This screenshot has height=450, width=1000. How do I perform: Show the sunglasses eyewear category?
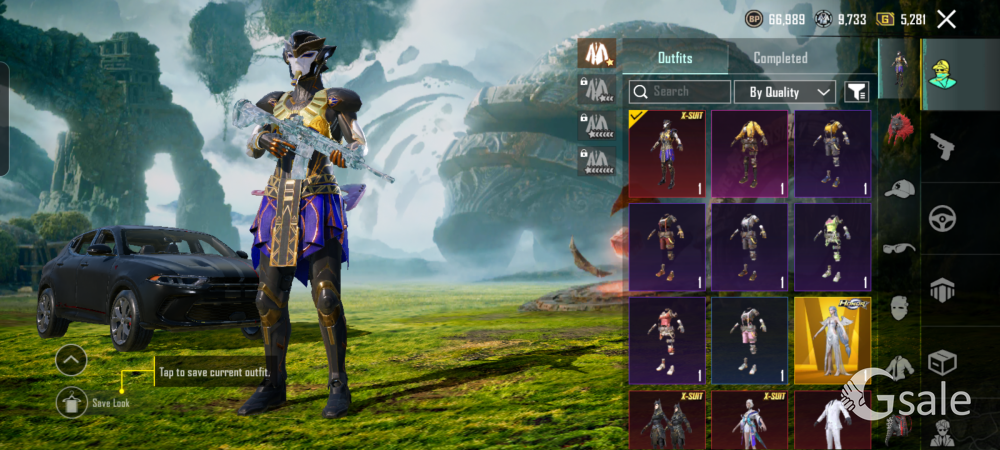click(899, 248)
